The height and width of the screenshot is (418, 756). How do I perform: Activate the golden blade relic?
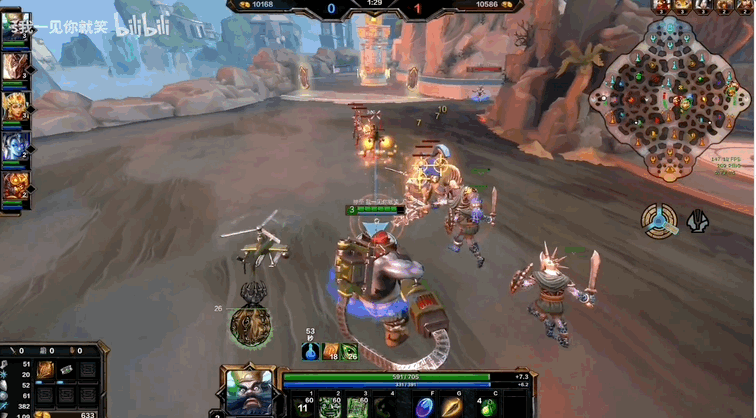pos(453,406)
